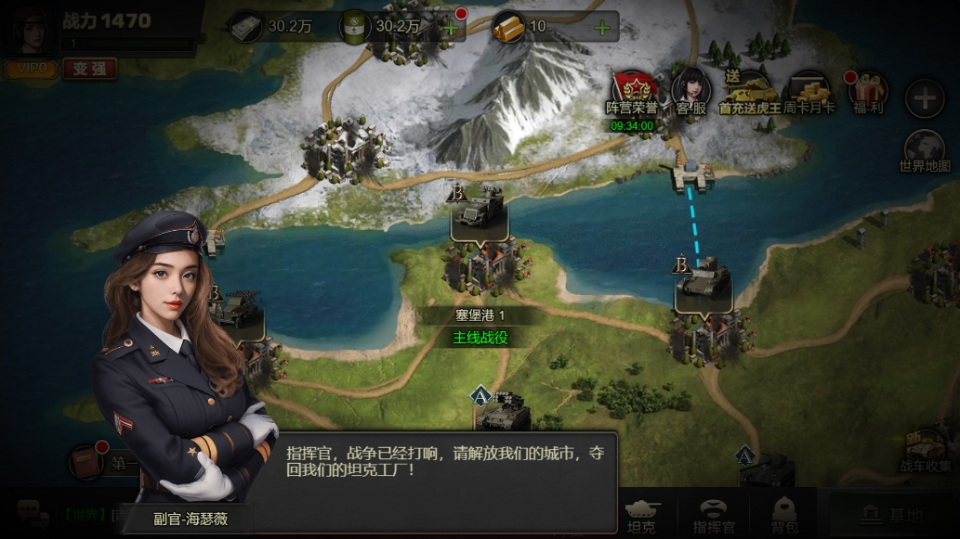Open the 指挥官 commander menu
Viewport: 960px width, 539px height.
[714, 515]
